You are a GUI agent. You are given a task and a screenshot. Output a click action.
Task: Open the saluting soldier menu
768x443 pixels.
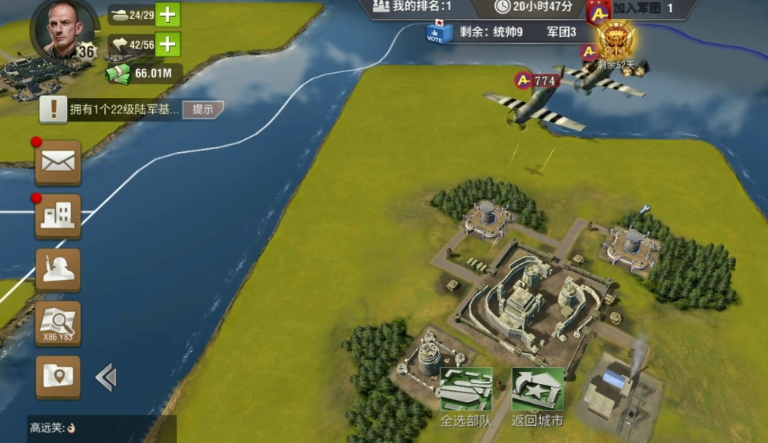[x=58, y=270]
